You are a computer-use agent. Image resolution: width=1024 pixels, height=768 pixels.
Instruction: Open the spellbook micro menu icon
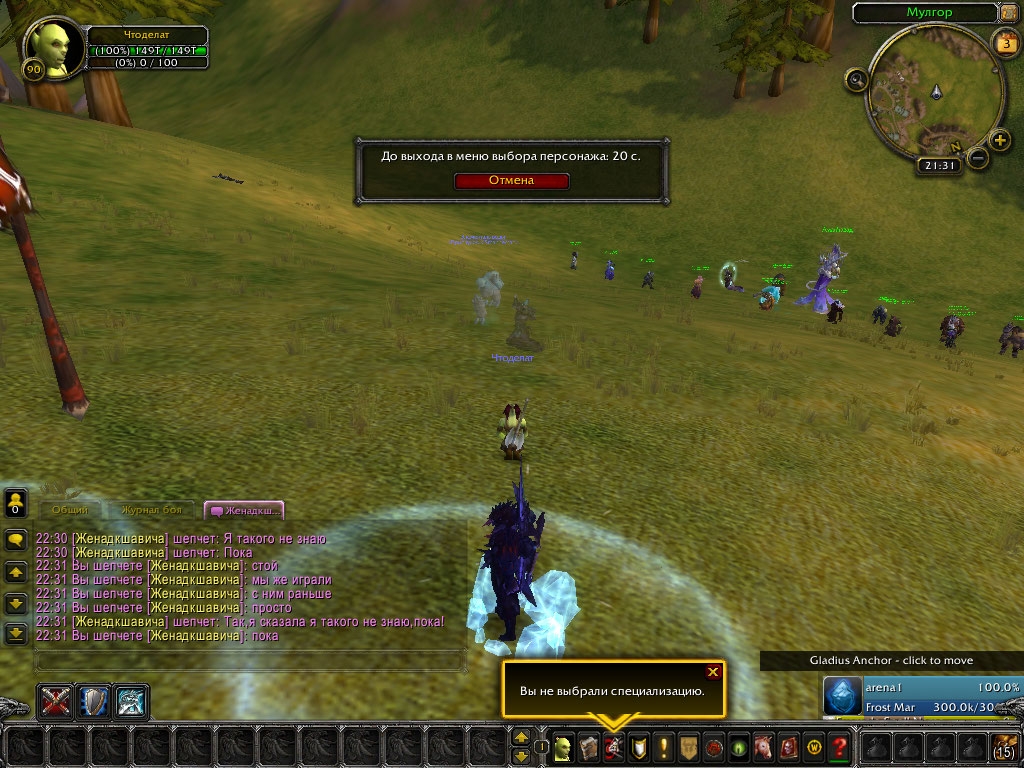pos(589,746)
